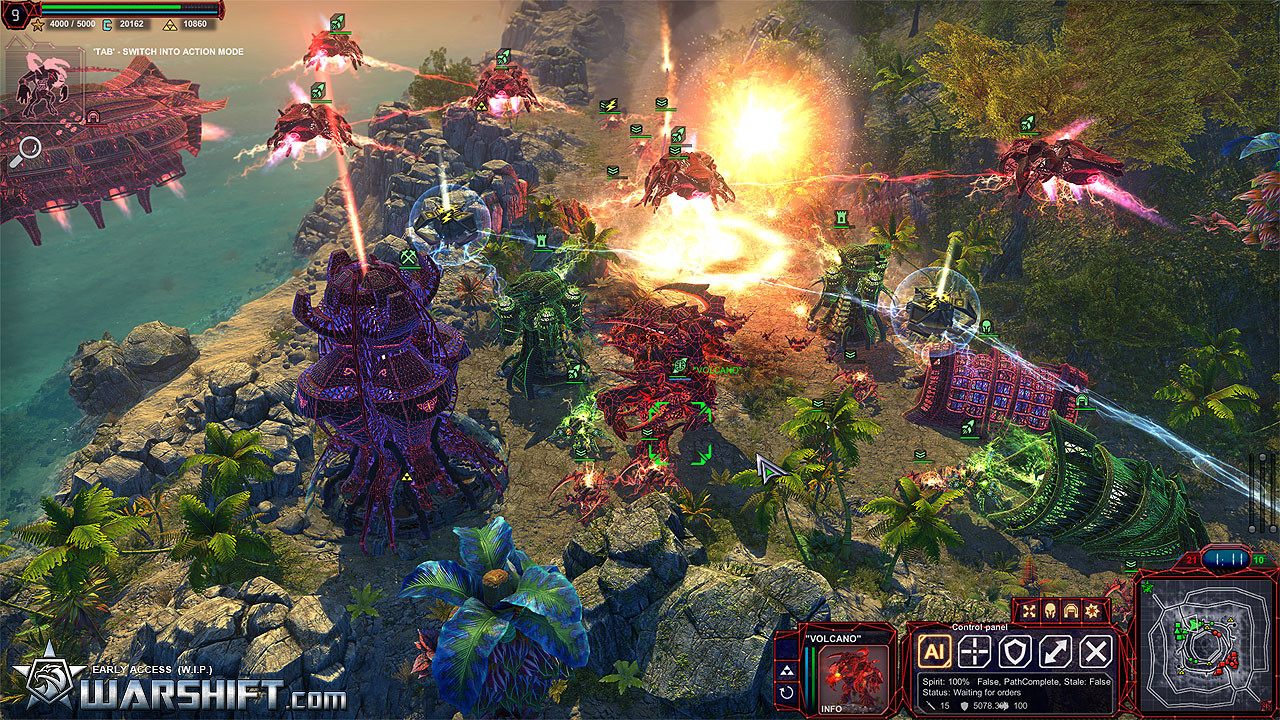Click the X cancel command button
Viewport: 1280px width, 720px height.
click(x=1096, y=652)
